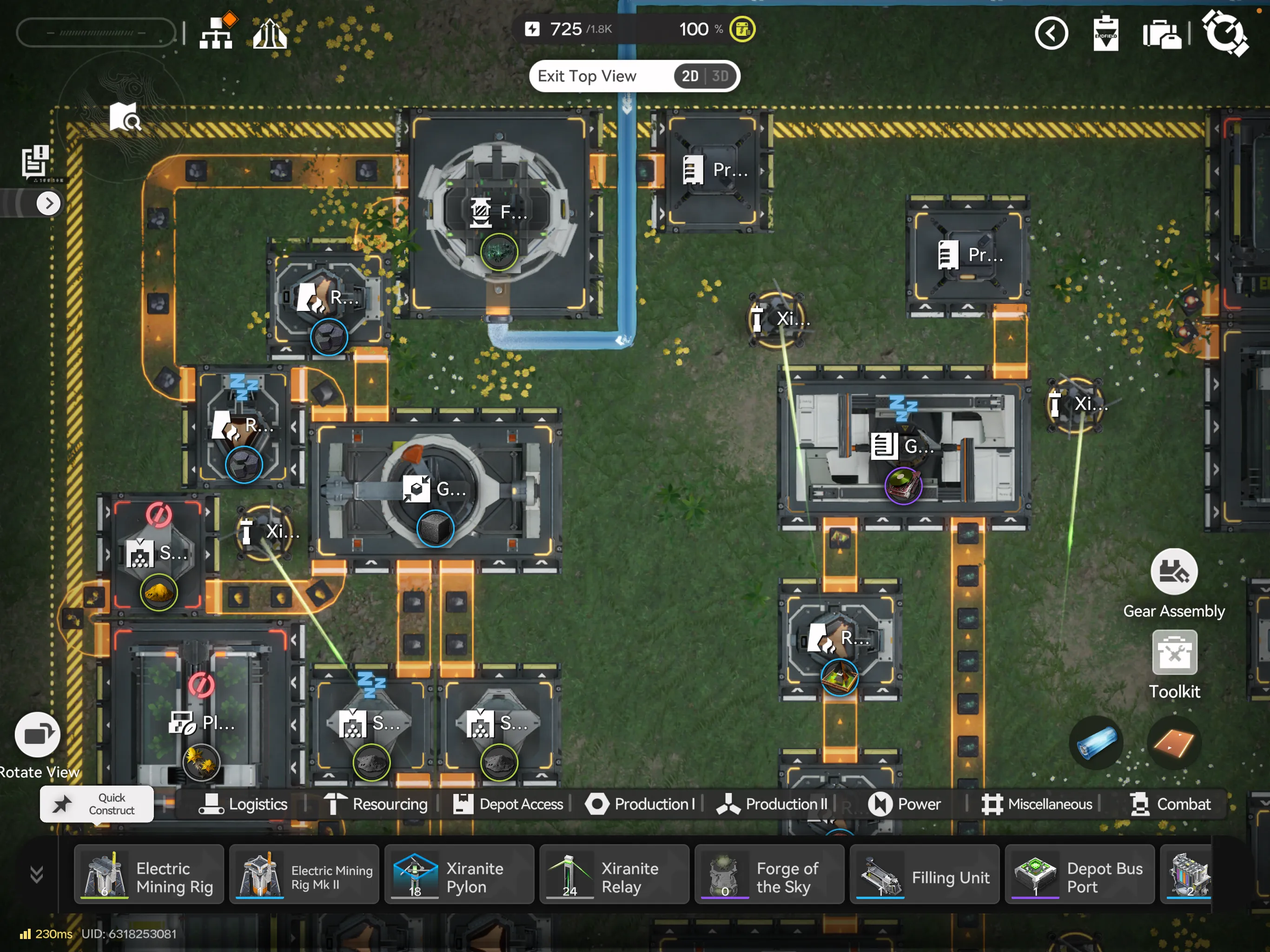Image resolution: width=1270 pixels, height=952 pixels.
Task: Open the Gear Assembly menu
Action: (1174, 573)
